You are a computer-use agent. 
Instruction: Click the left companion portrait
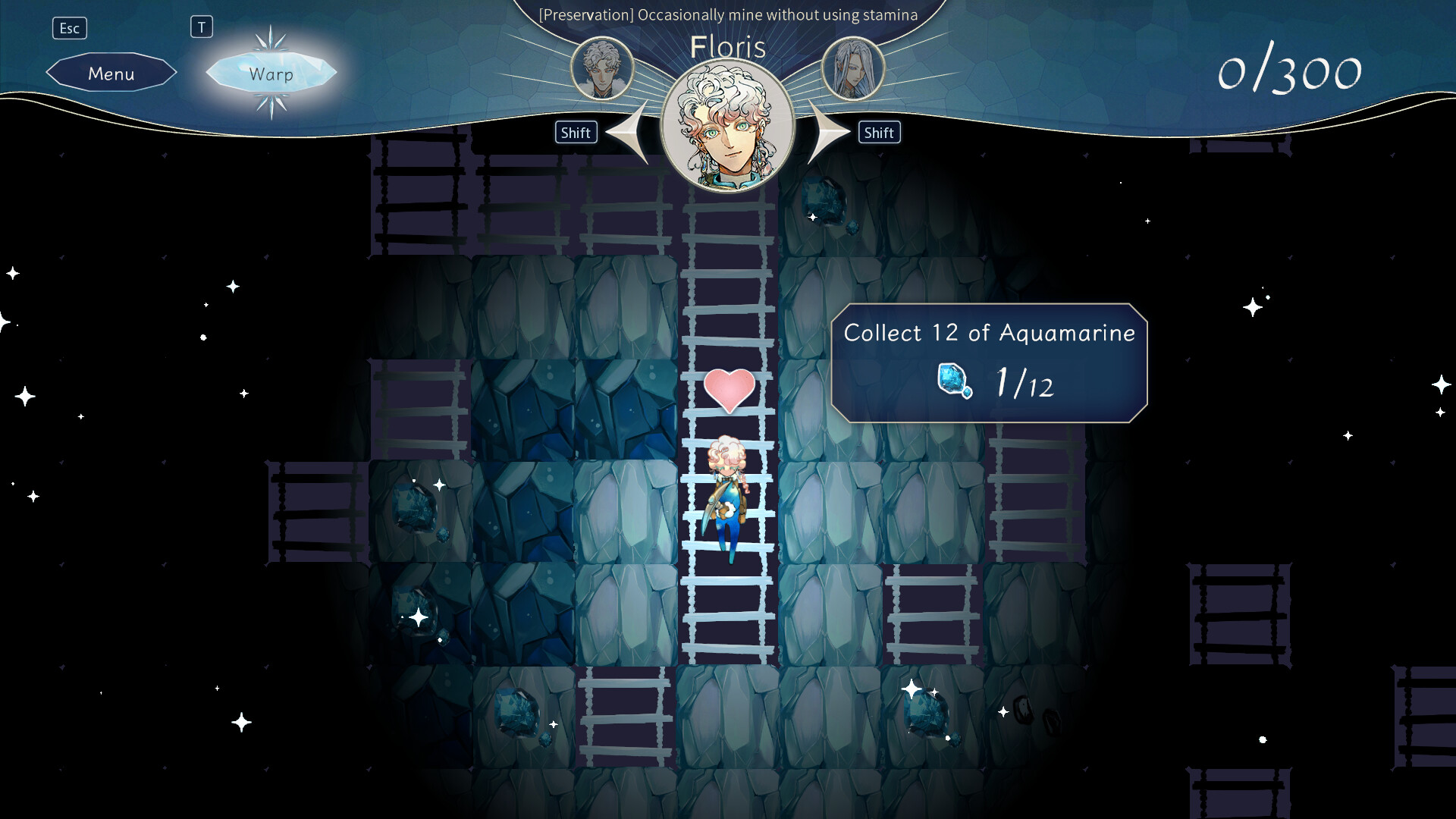(601, 68)
